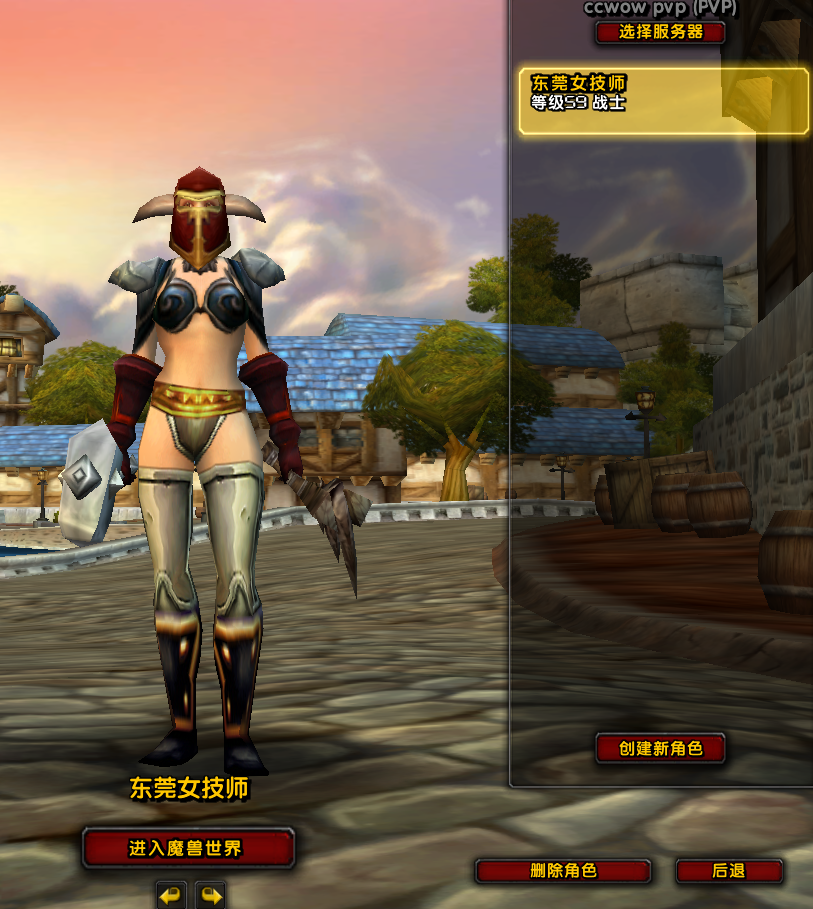
Task: Select the 东莞女技师 level 59 warrior row
Action: coord(663,100)
